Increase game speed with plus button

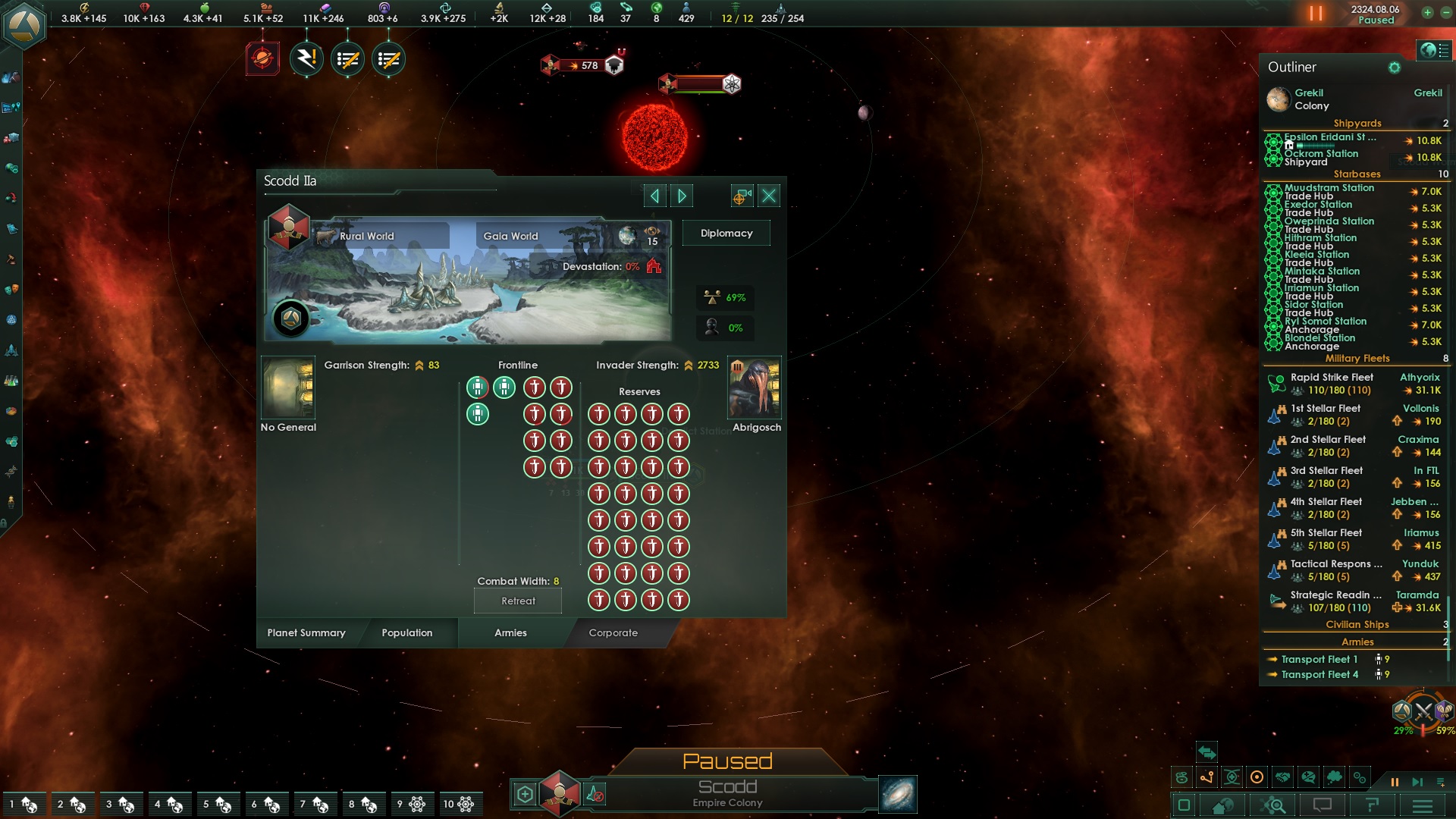(1427, 12)
